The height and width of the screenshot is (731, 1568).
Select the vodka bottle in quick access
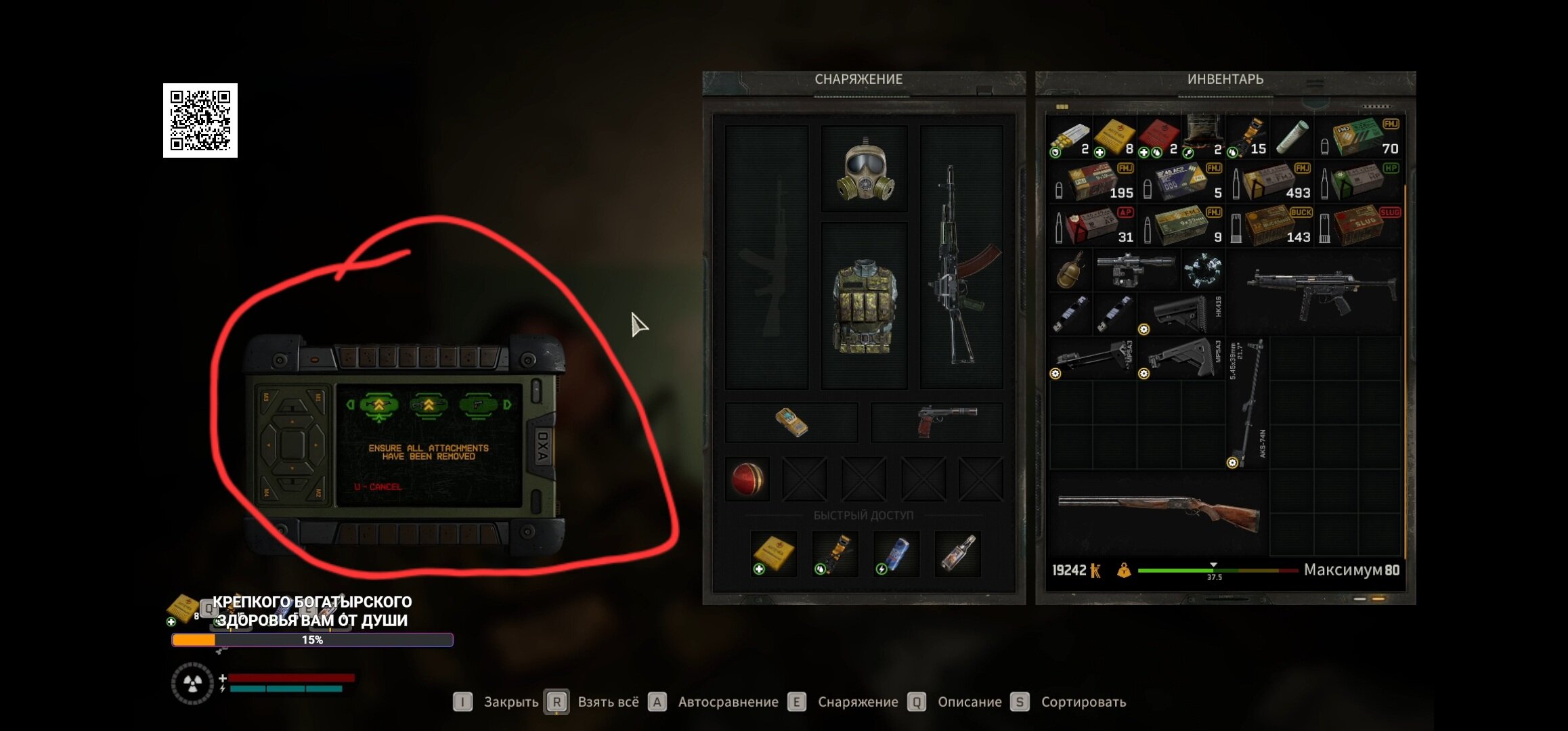point(957,554)
